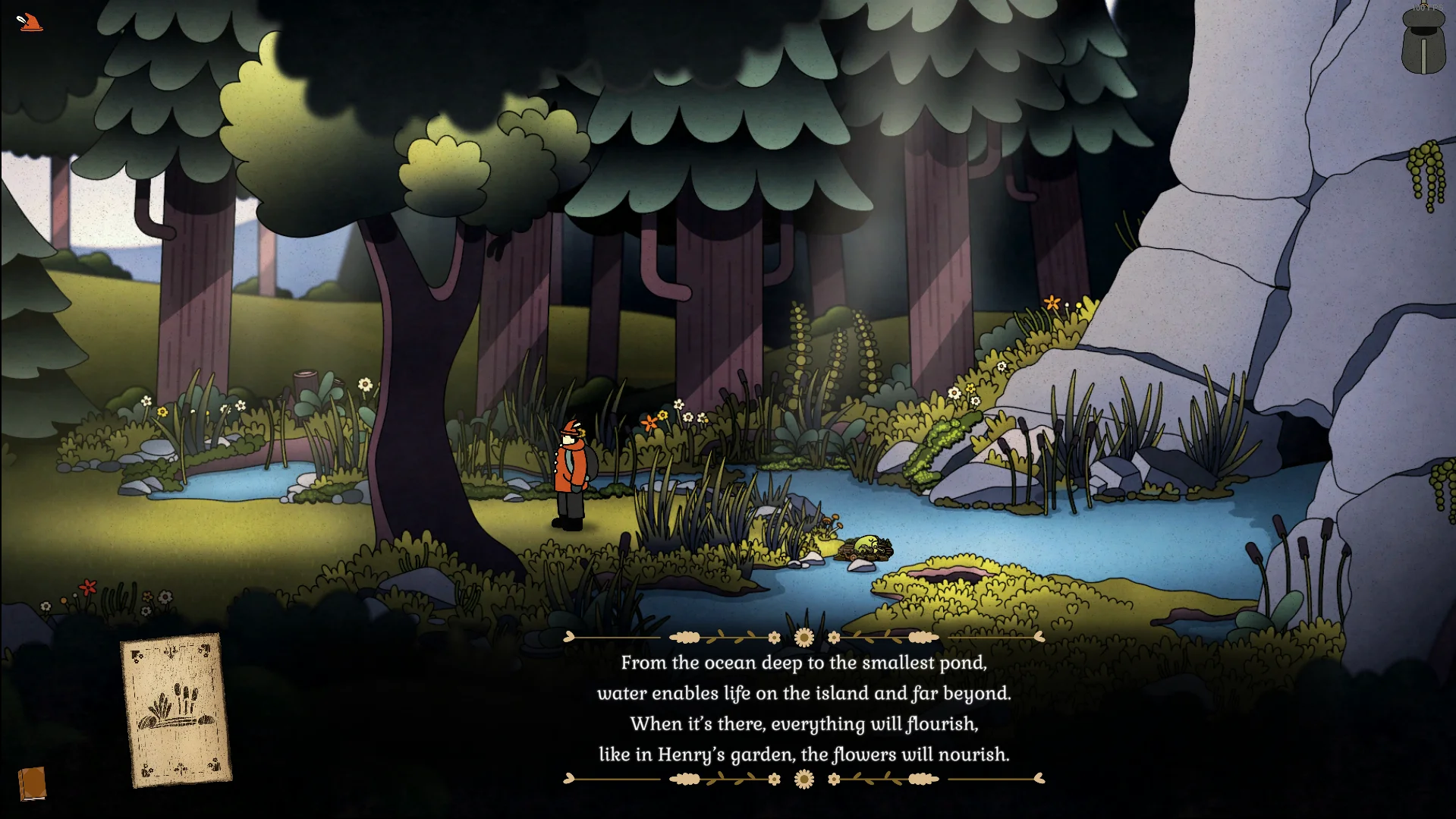The height and width of the screenshot is (819, 1456).
Task: Click the yellow flower on the rocky cliff
Action: click(x=1052, y=302)
